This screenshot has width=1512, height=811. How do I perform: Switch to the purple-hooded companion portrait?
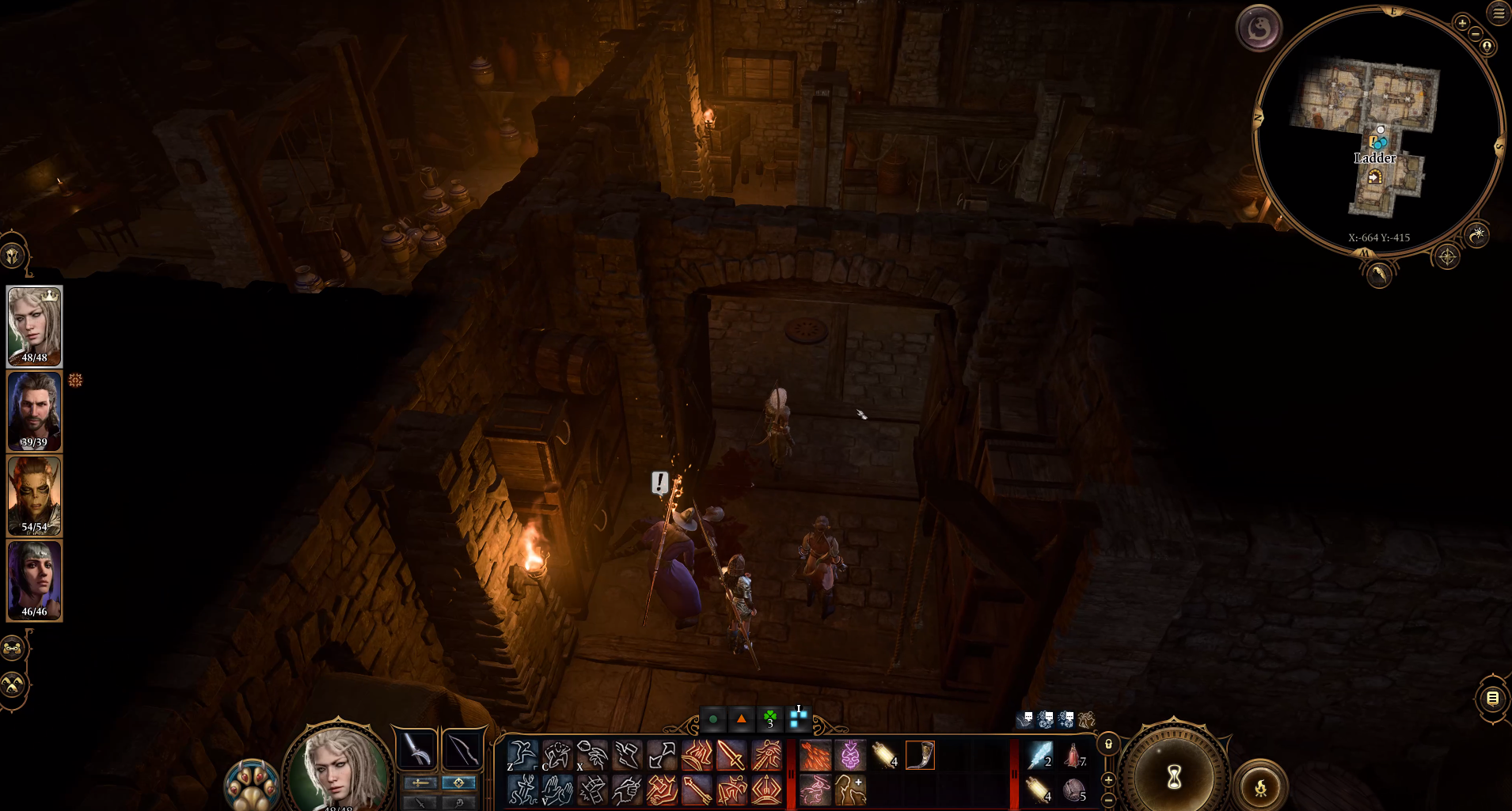34,580
